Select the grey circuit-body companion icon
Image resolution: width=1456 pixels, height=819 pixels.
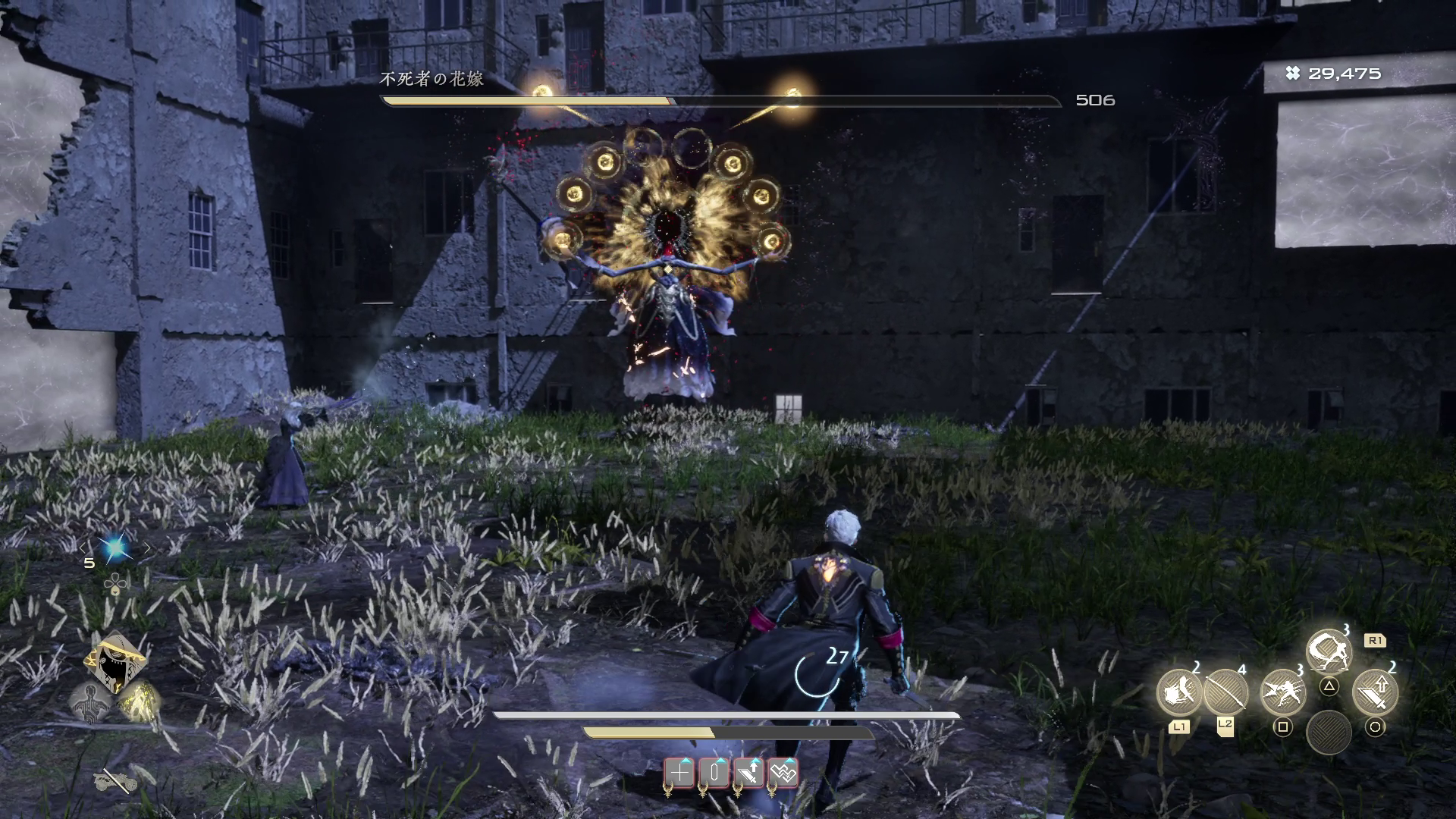point(90,701)
